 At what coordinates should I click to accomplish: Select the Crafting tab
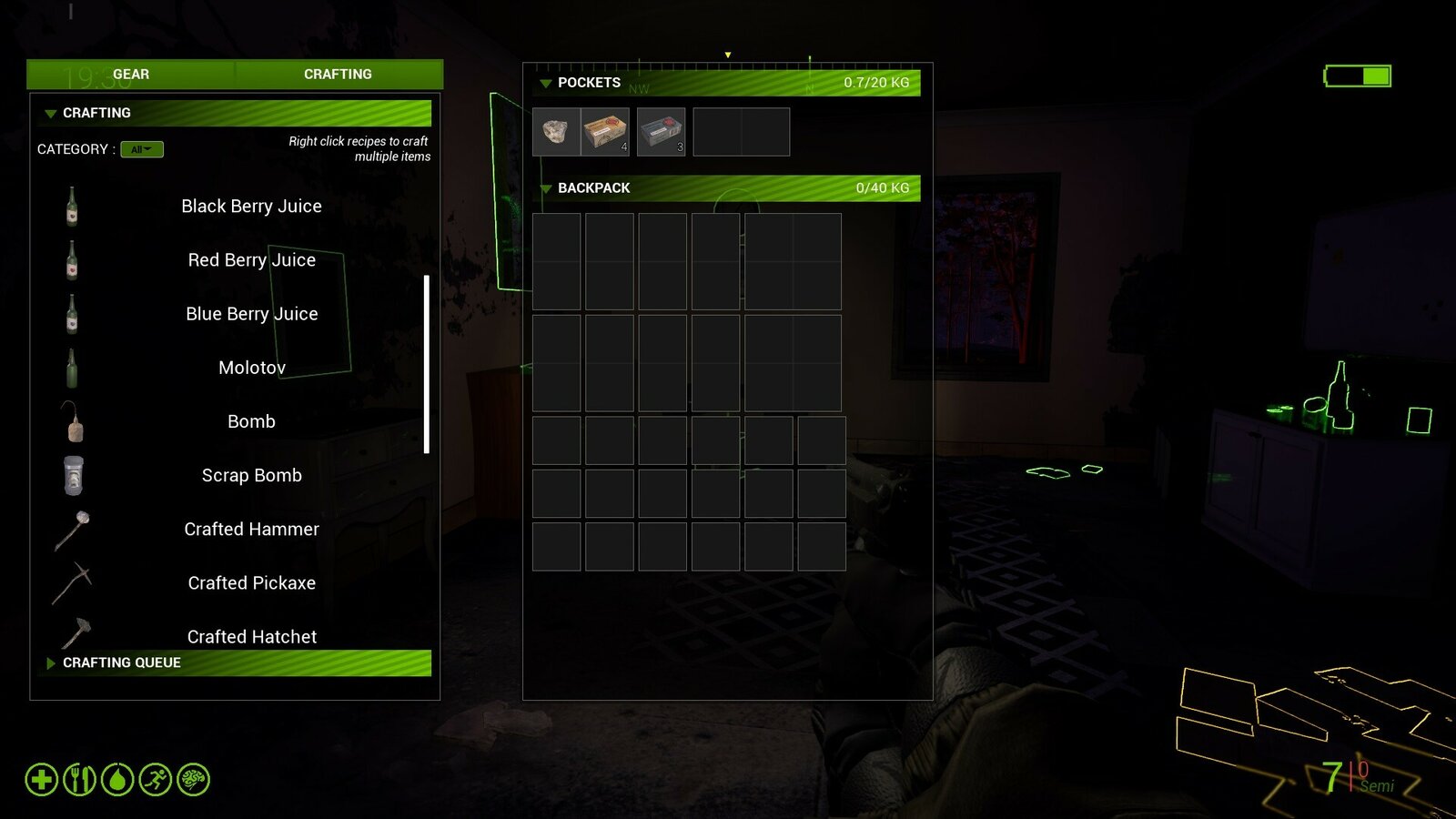tap(338, 75)
